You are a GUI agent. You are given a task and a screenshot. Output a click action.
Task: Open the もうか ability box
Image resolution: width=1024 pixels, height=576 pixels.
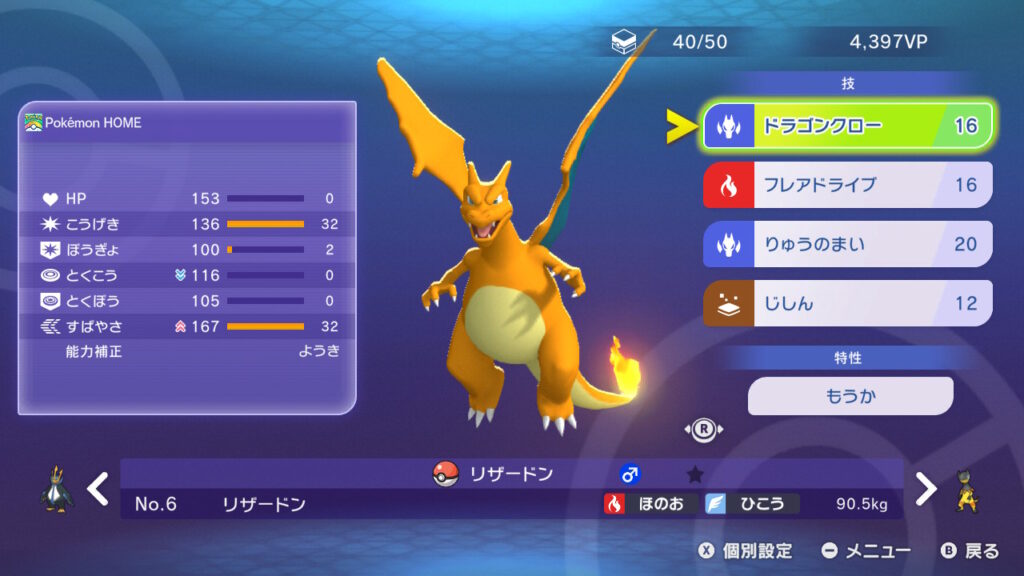coord(850,396)
